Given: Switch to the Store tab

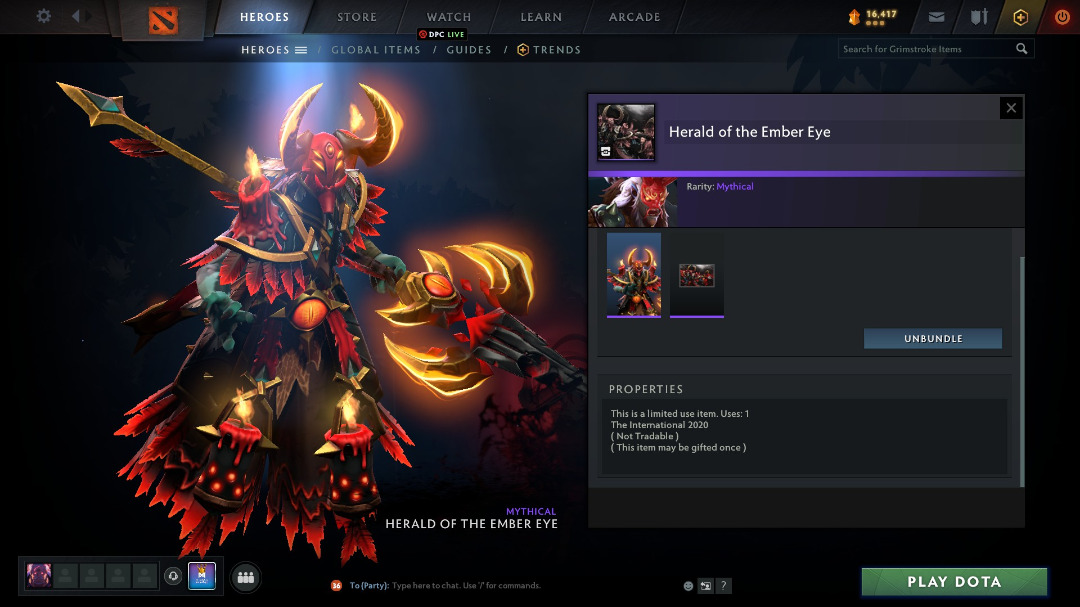Looking at the screenshot, I should (x=357, y=17).
